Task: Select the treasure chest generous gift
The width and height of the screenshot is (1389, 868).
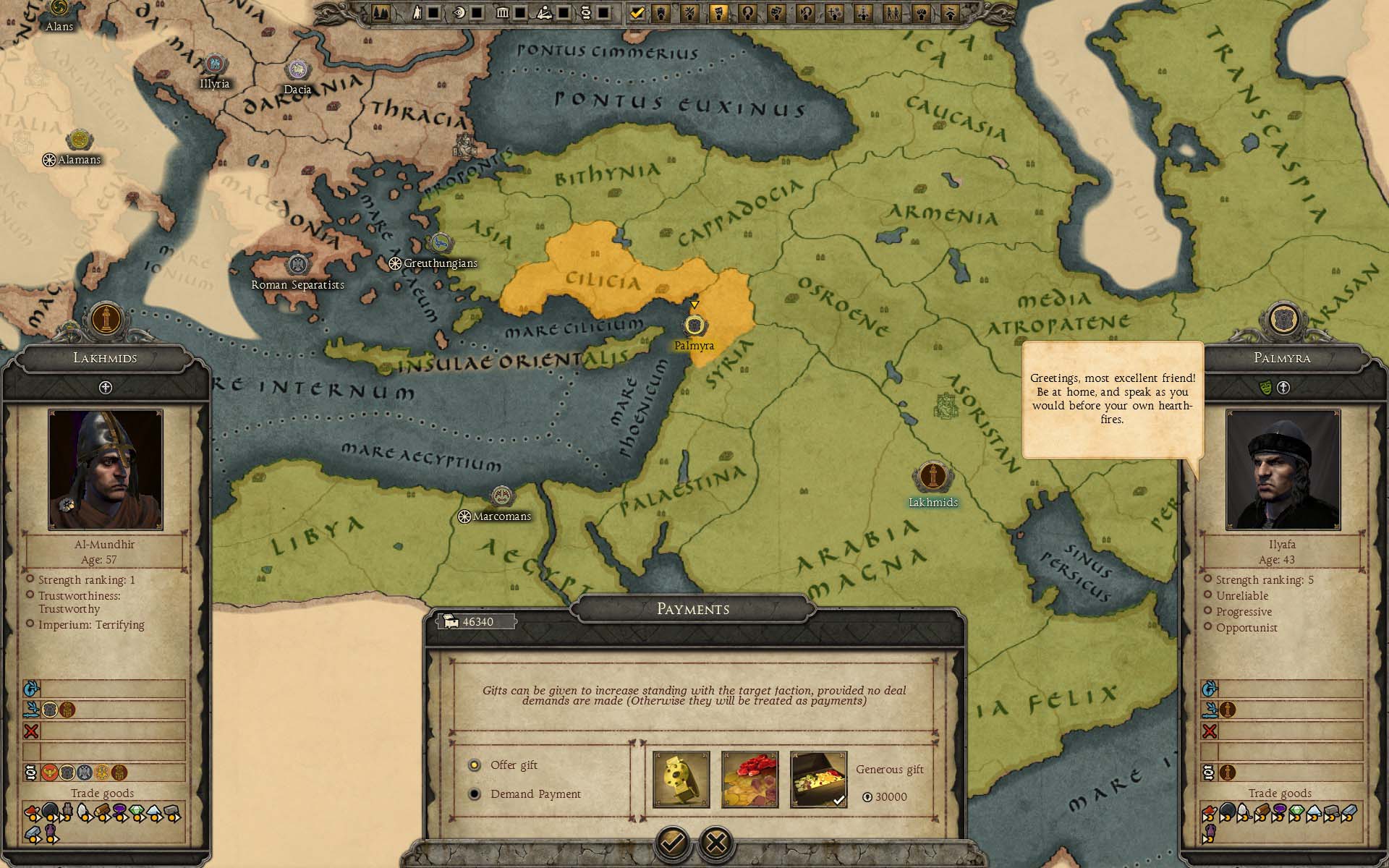Action: click(818, 779)
